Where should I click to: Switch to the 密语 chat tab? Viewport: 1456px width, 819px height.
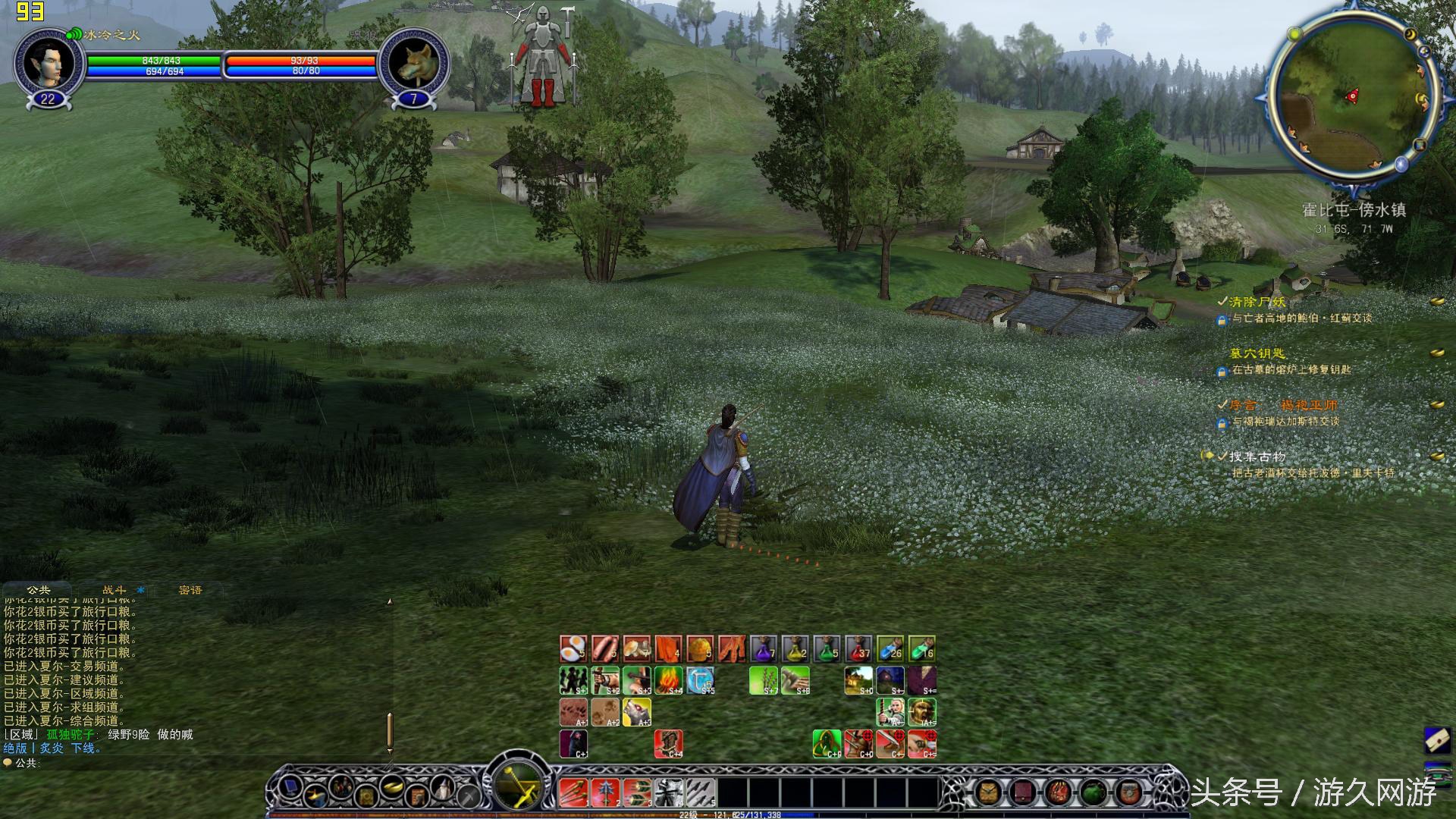coord(190,590)
